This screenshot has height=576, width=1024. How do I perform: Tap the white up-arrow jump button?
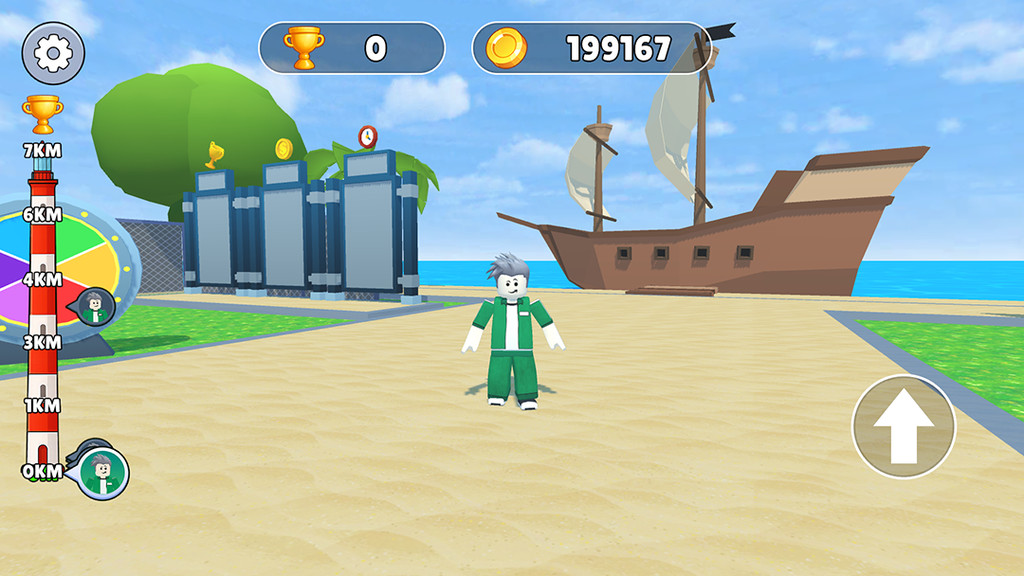(x=903, y=427)
